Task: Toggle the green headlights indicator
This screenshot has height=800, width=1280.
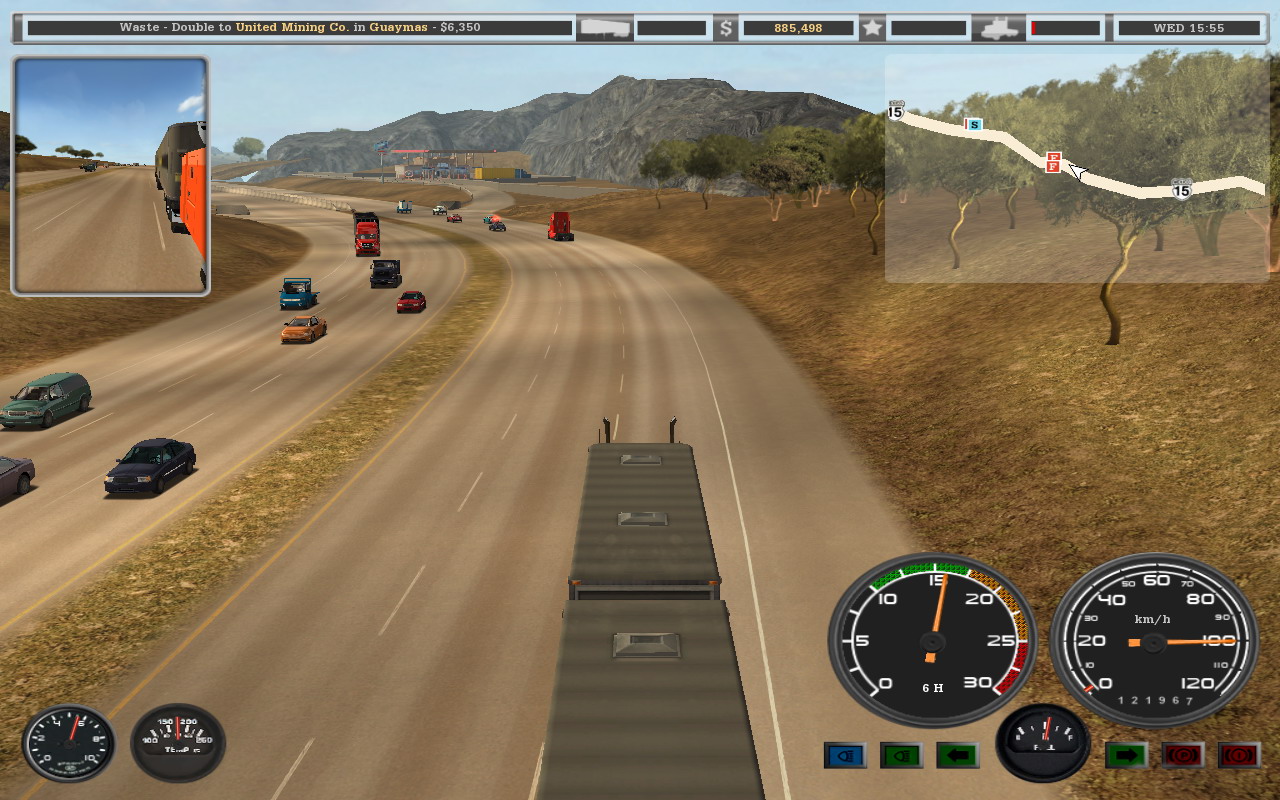Action: (x=901, y=755)
